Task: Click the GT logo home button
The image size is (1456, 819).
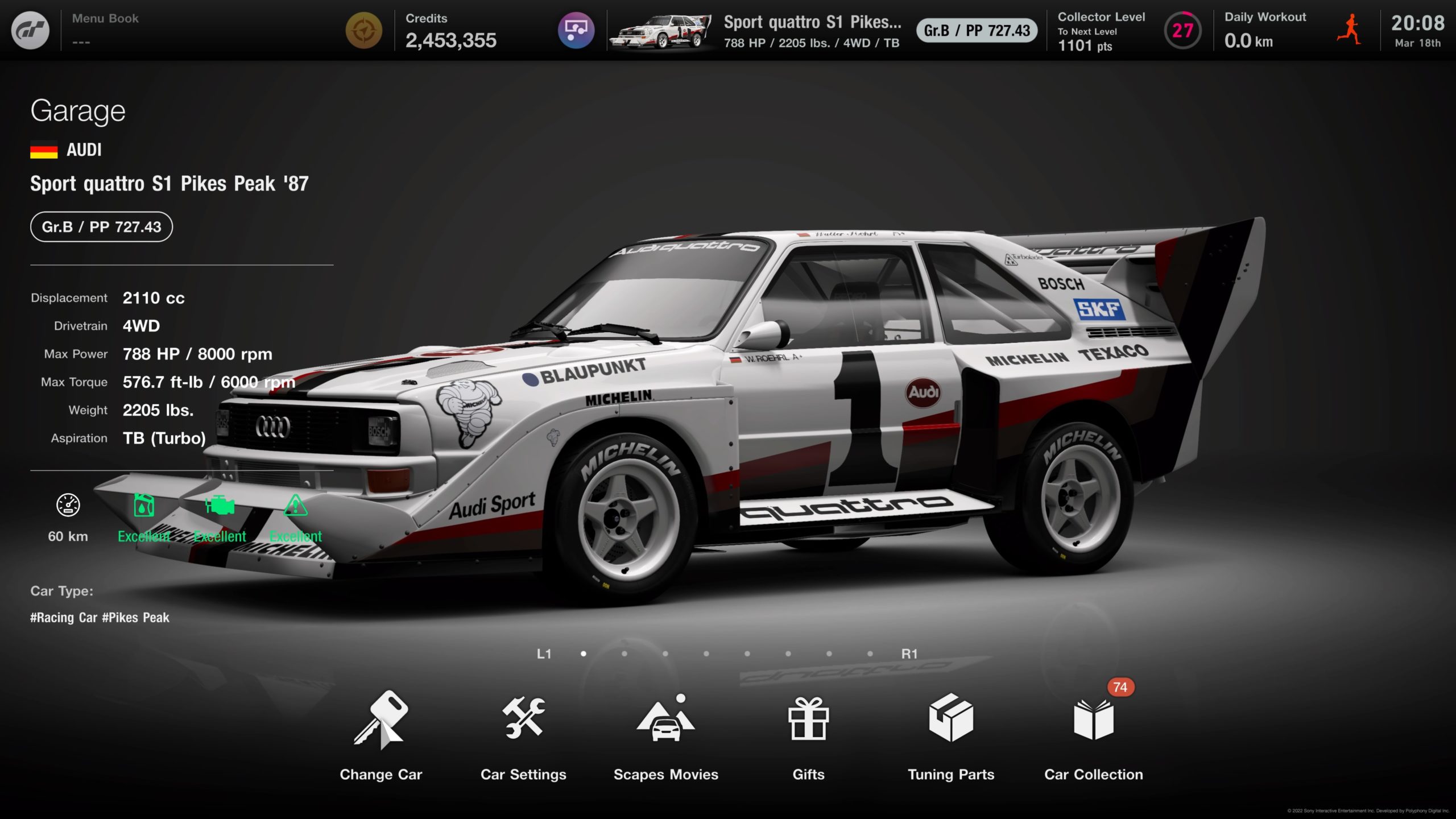Action: click(x=31, y=31)
